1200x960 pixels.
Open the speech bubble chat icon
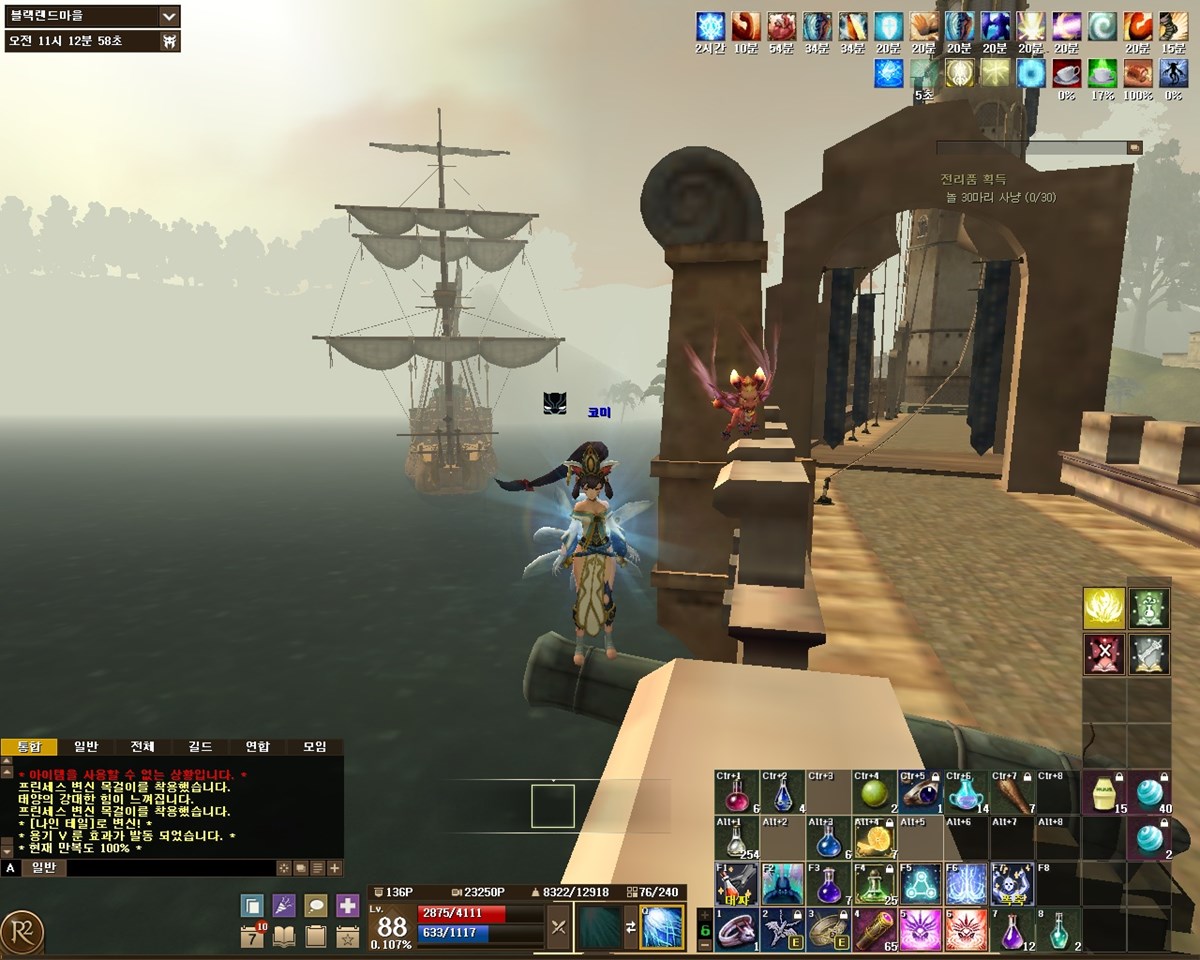(316, 906)
